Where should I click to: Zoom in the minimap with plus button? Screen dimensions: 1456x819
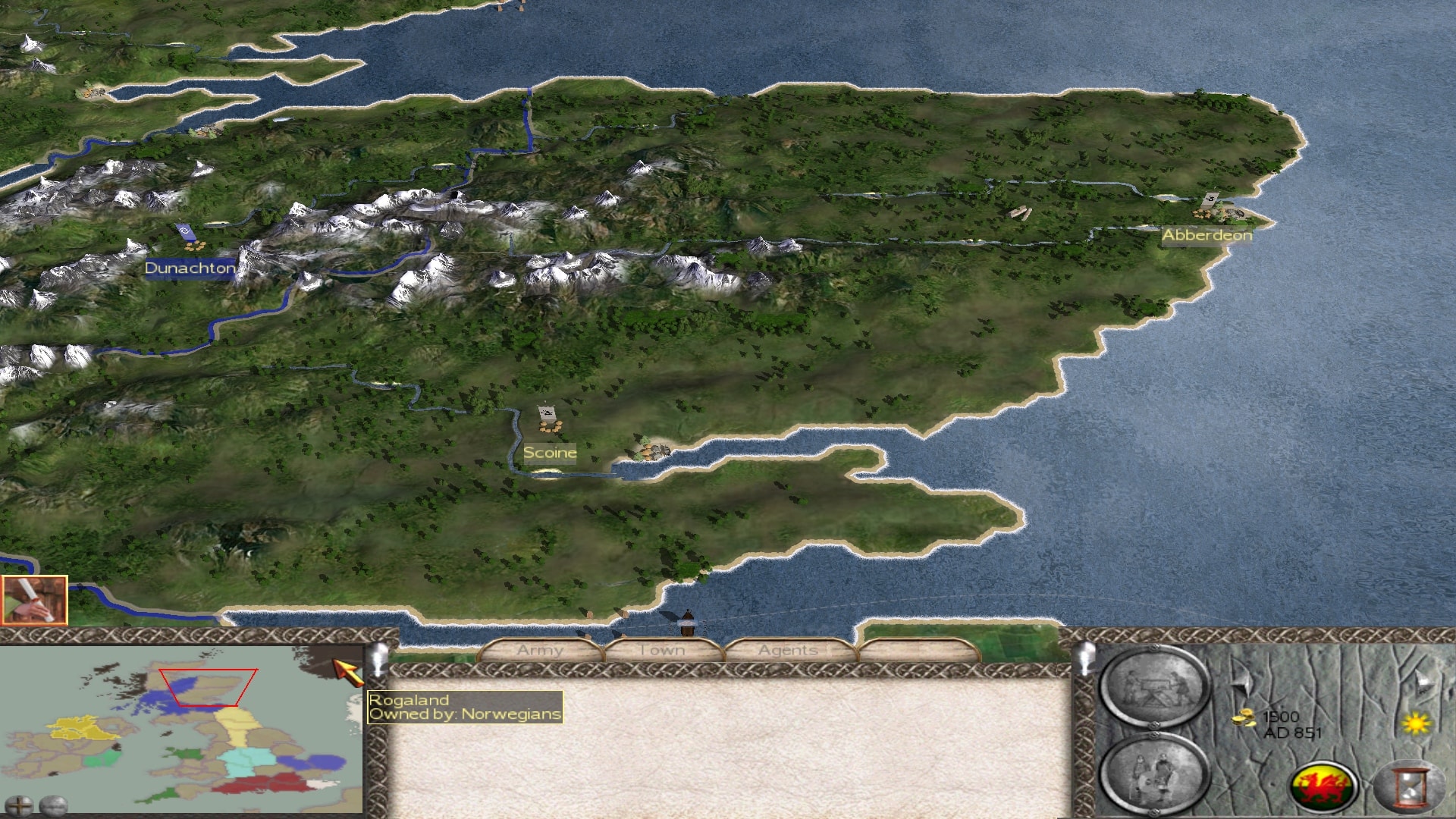[19, 805]
